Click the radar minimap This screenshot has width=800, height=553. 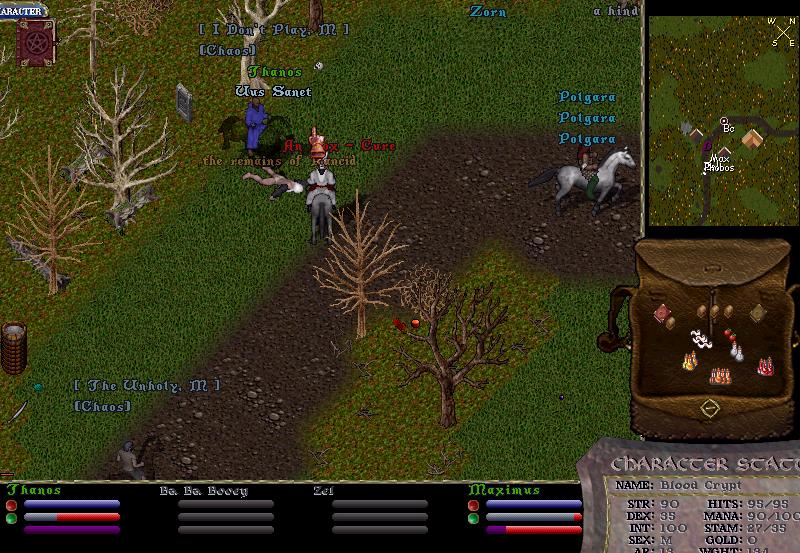pos(721,120)
